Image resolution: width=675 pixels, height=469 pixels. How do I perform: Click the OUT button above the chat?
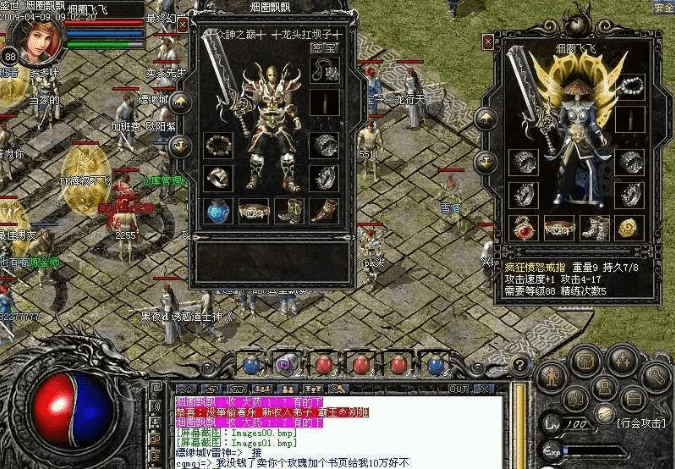pos(458,388)
